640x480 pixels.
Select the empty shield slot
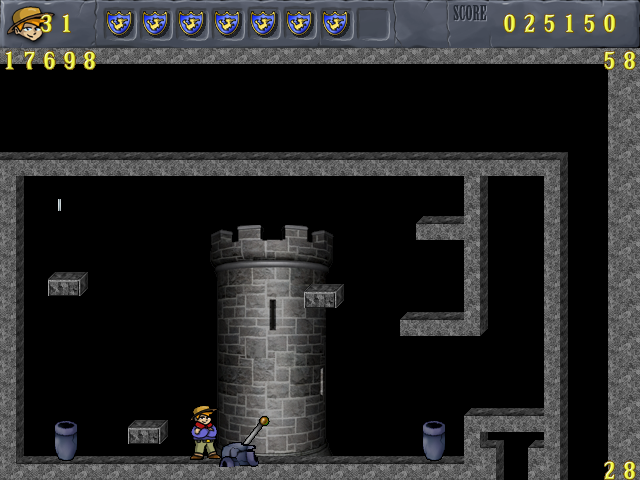click(373, 23)
